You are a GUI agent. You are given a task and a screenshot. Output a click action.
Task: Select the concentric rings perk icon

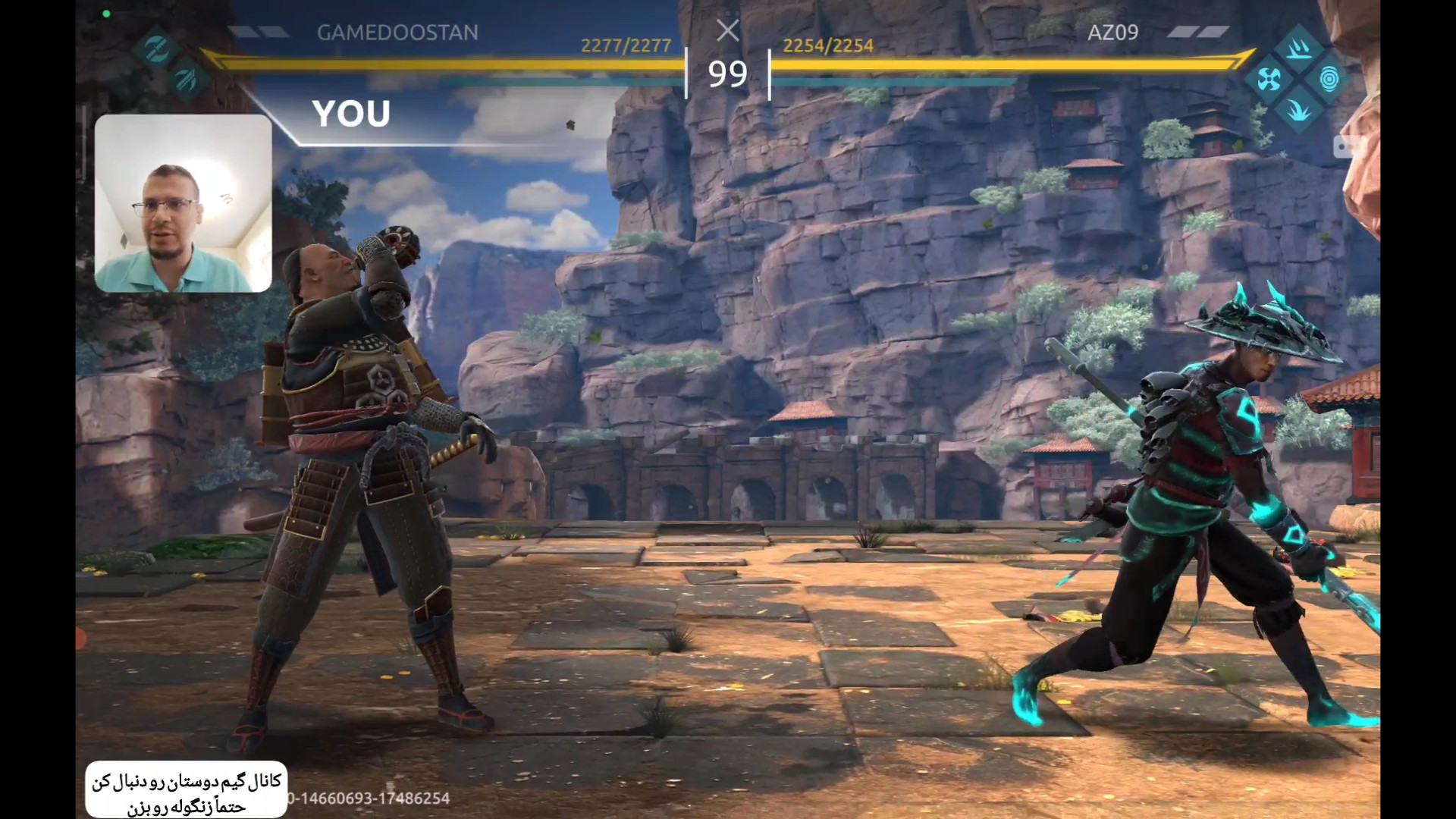tap(1329, 79)
